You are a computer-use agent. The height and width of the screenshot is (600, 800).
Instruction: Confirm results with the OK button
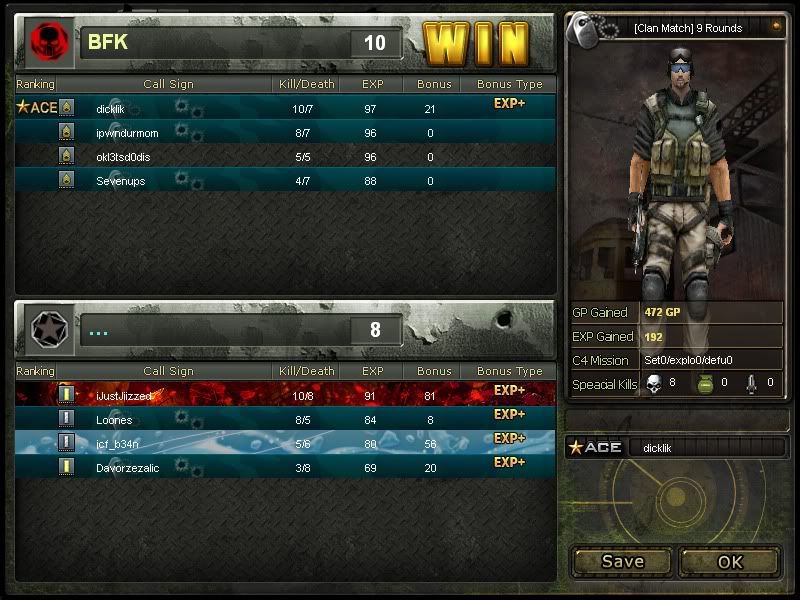pos(730,561)
